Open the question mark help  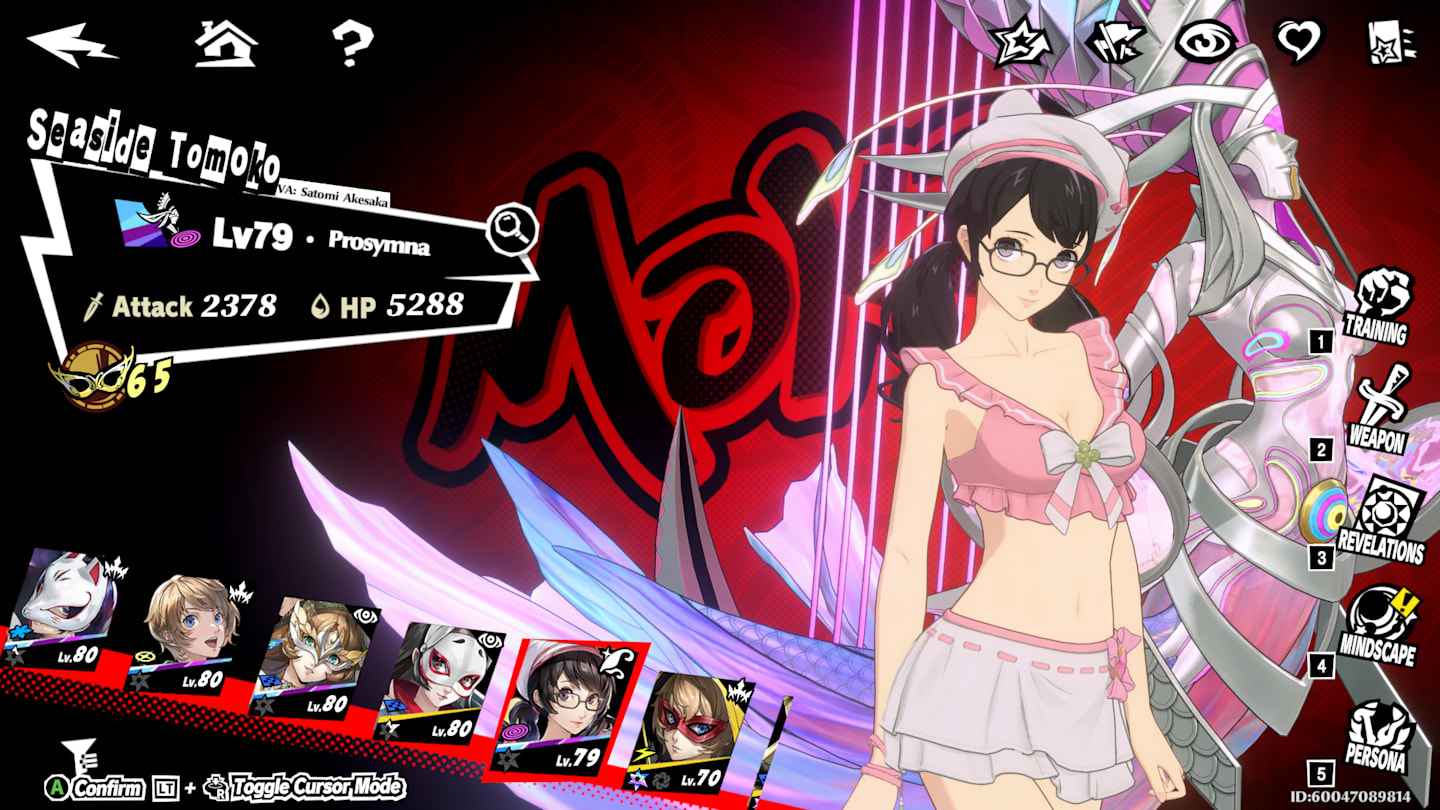point(352,44)
